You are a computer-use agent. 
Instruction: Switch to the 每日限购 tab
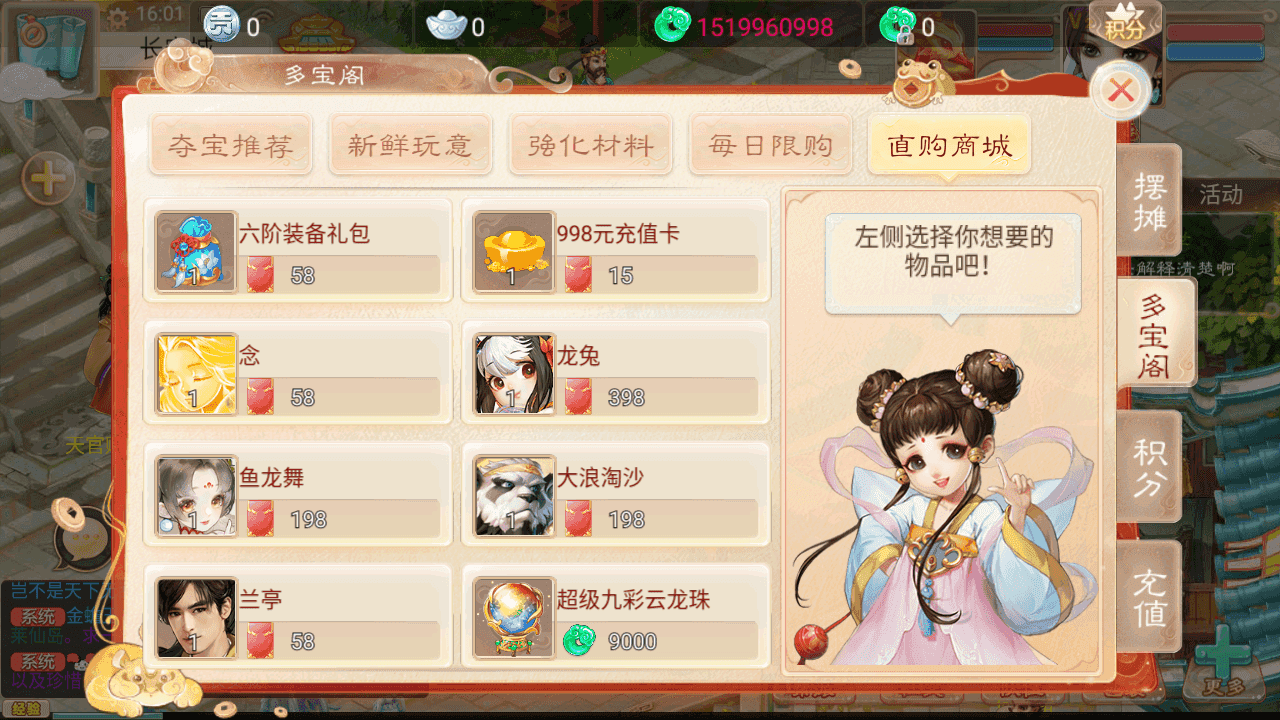pyautogui.click(x=770, y=145)
